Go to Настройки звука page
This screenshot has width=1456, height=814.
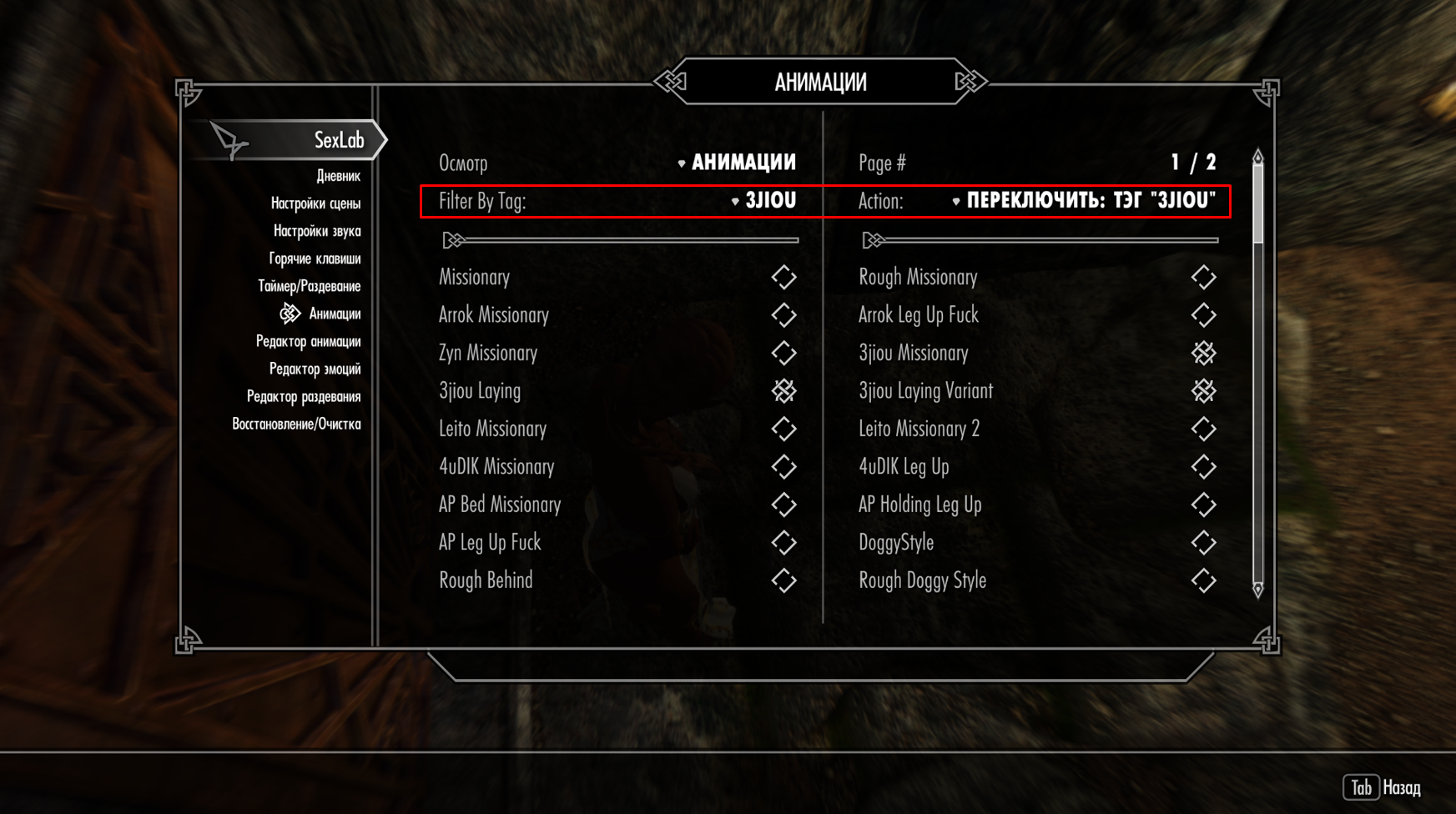point(317,231)
